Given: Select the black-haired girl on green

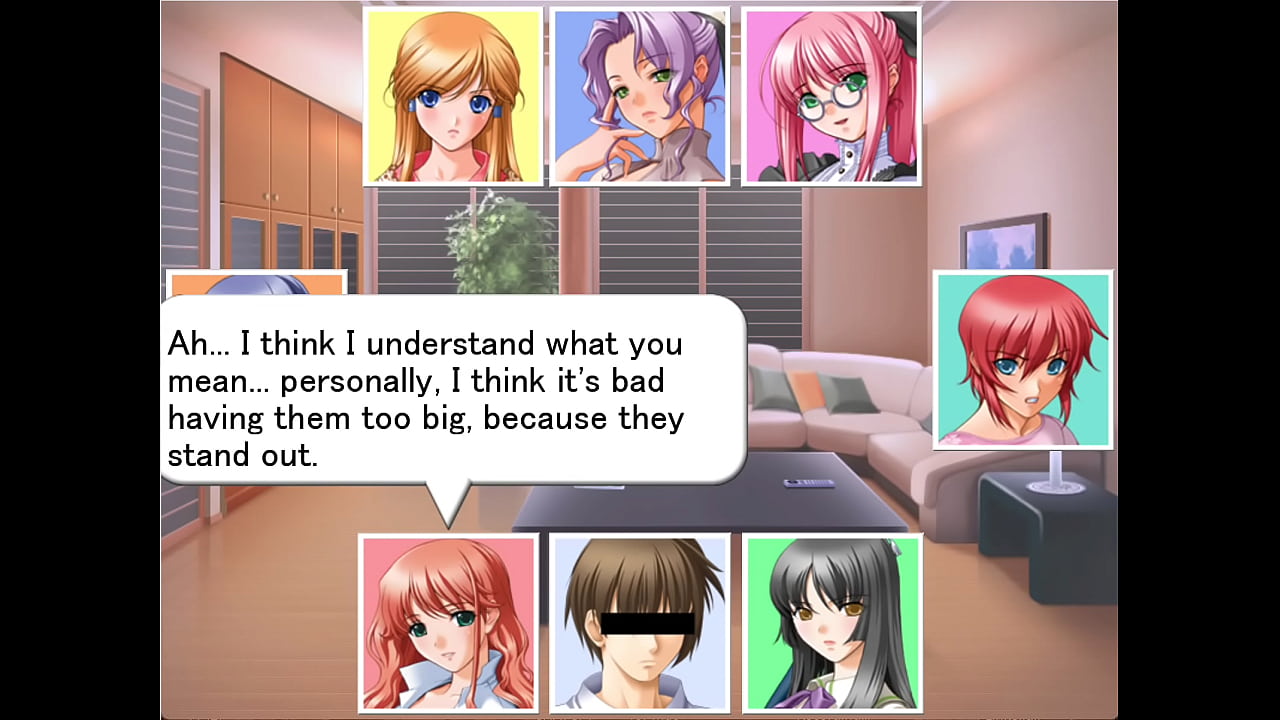Looking at the screenshot, I should click(x=832, y=622).
